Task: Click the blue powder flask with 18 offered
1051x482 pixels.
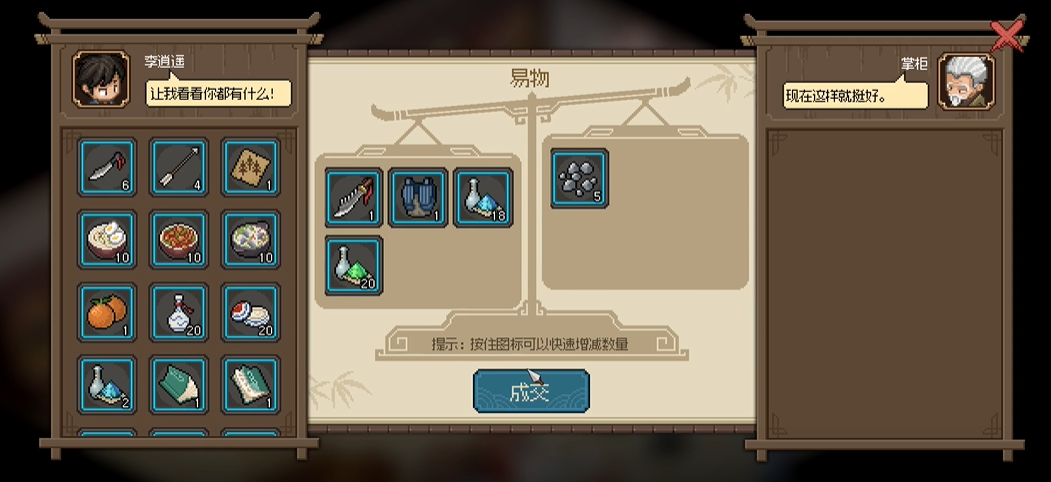Action: 483,197
